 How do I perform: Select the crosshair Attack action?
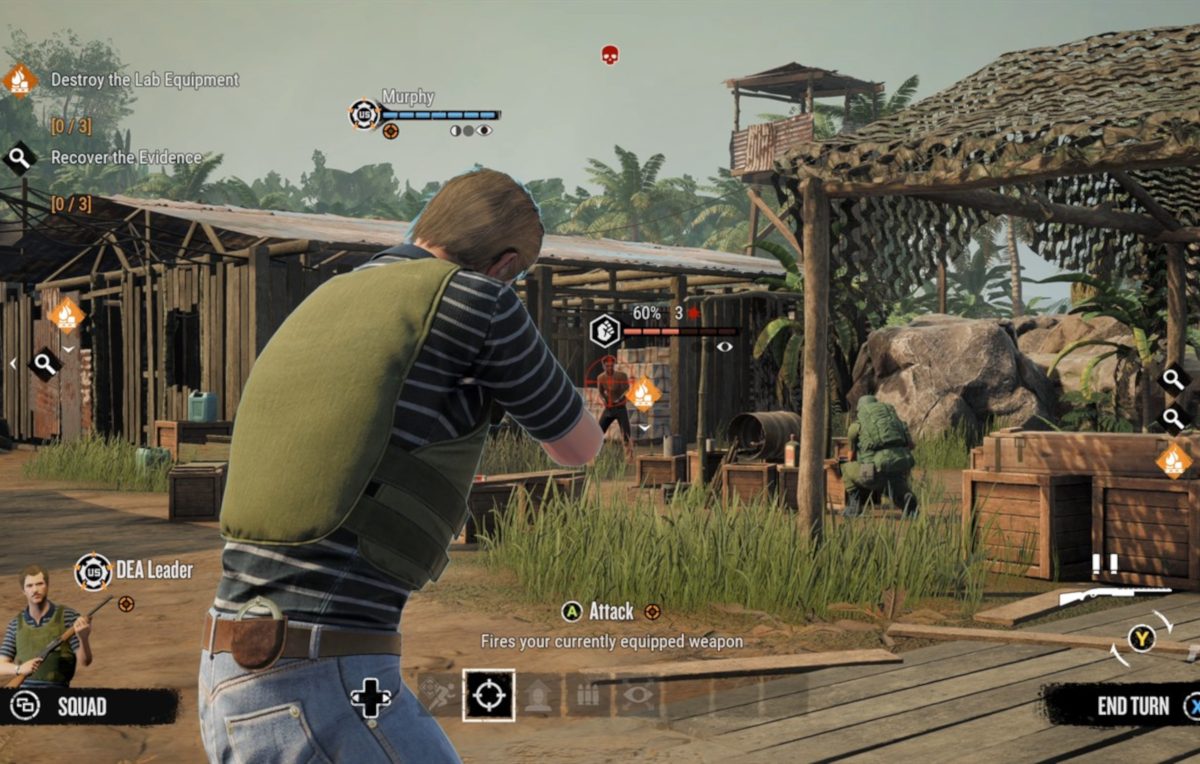(488, 695)
